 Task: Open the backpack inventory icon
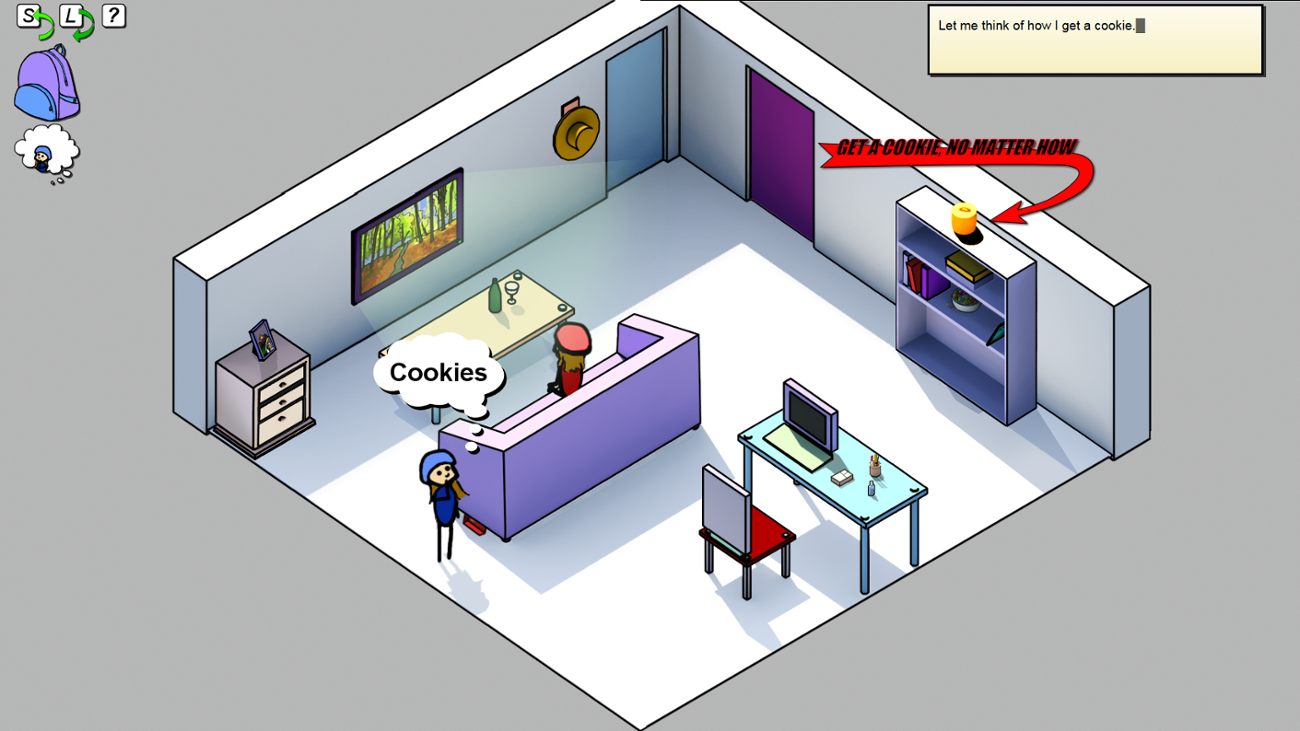pyautogui.click(x=45, y=85)
